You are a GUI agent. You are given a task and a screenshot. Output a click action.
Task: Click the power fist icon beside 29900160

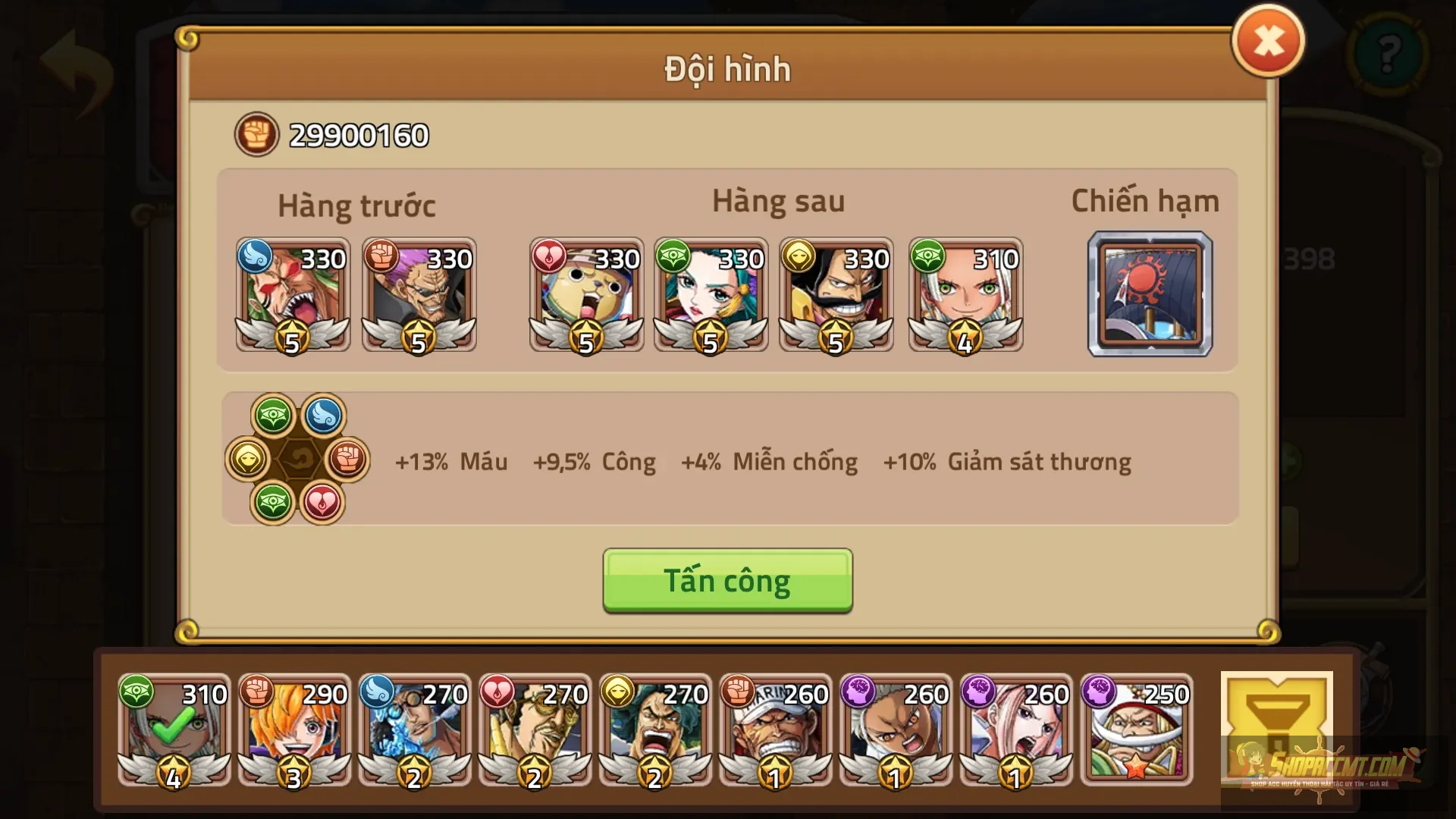click(256, 133)
